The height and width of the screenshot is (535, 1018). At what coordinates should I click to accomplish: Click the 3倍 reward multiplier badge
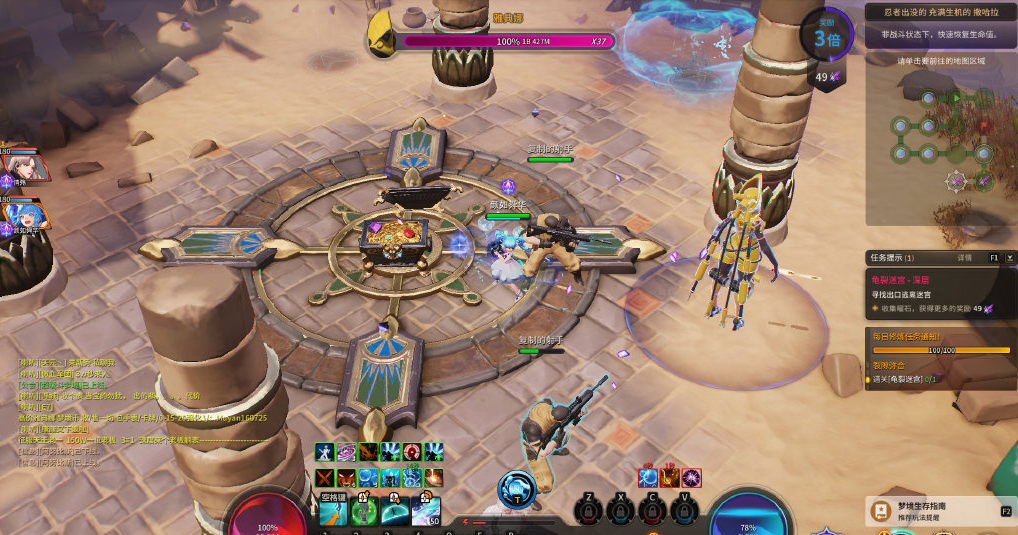(x=826, y=36)
